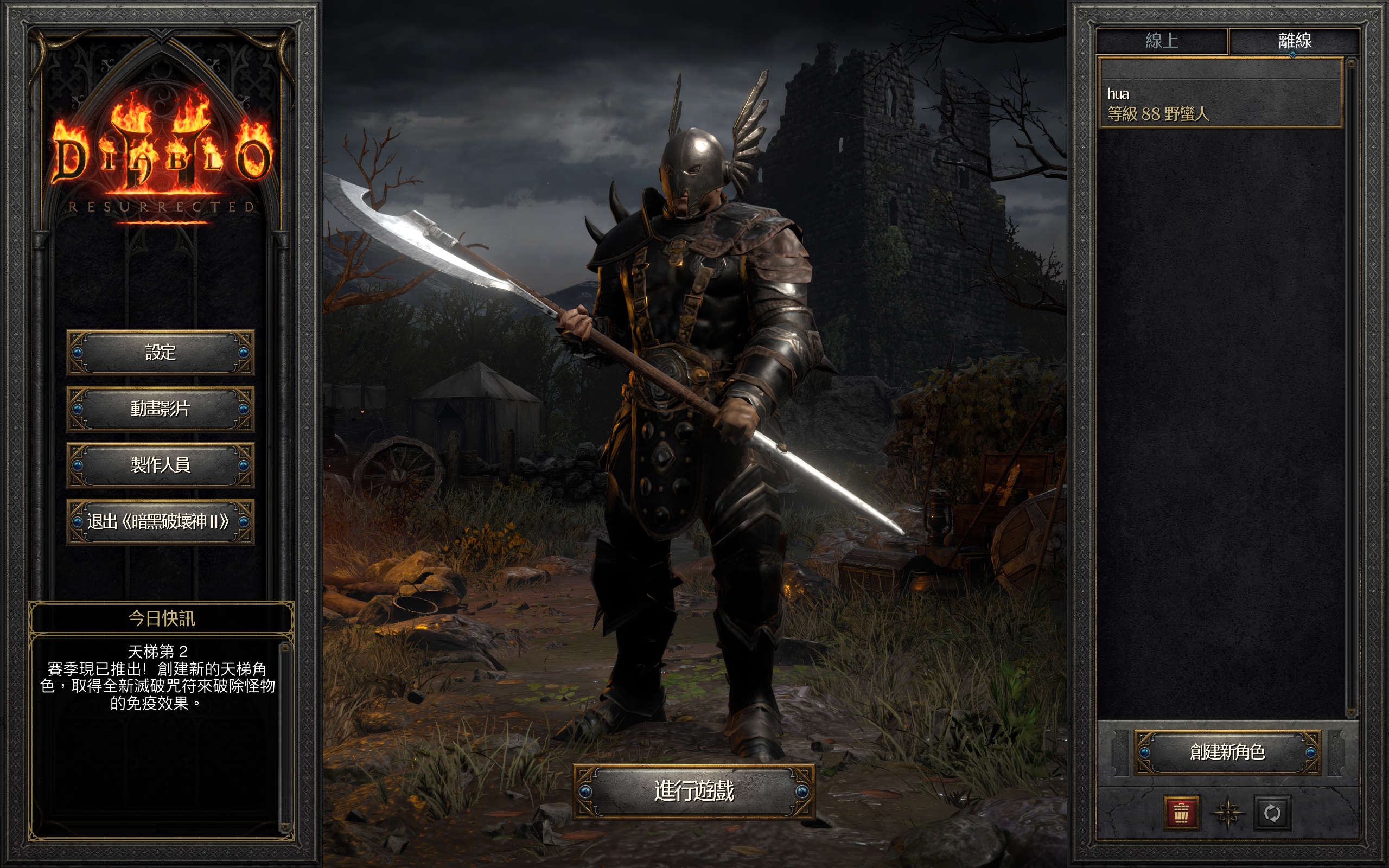Click 退出《暗黑破壞神 II》 to quit
This screenshot has width=1389, height=868.
point(160,521)
